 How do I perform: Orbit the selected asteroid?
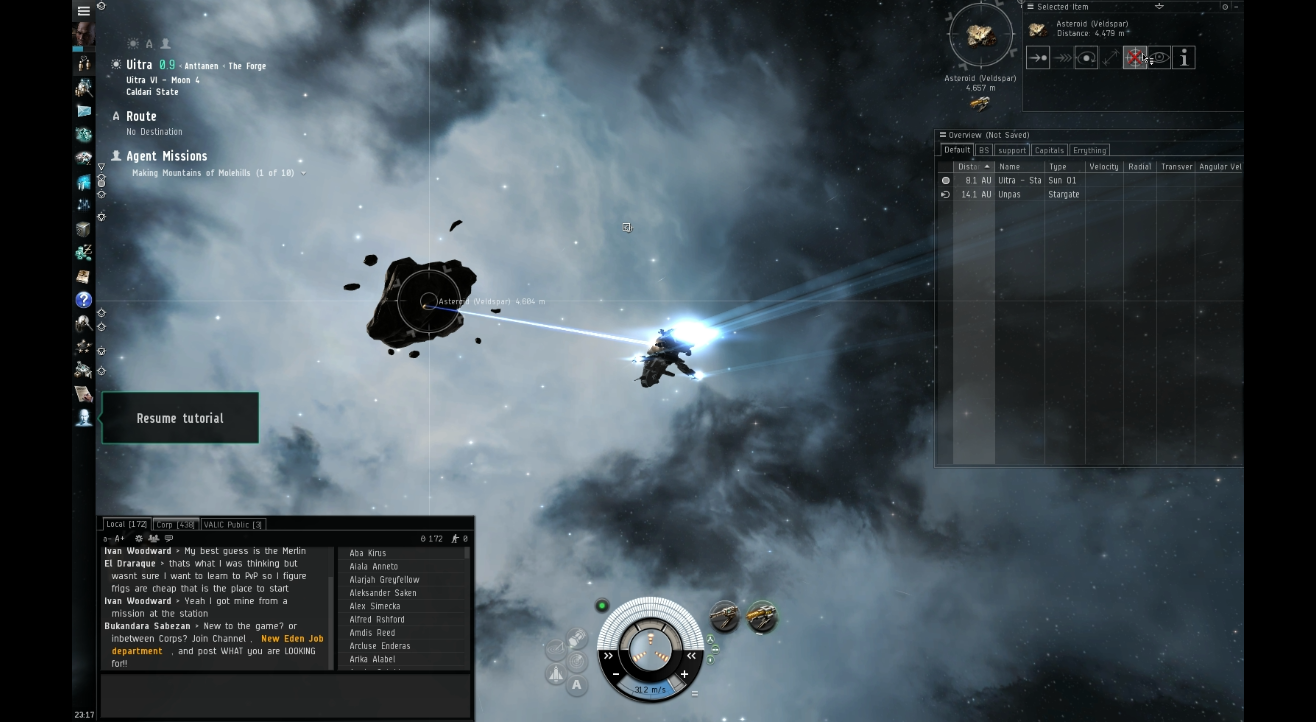(1085, 57)
